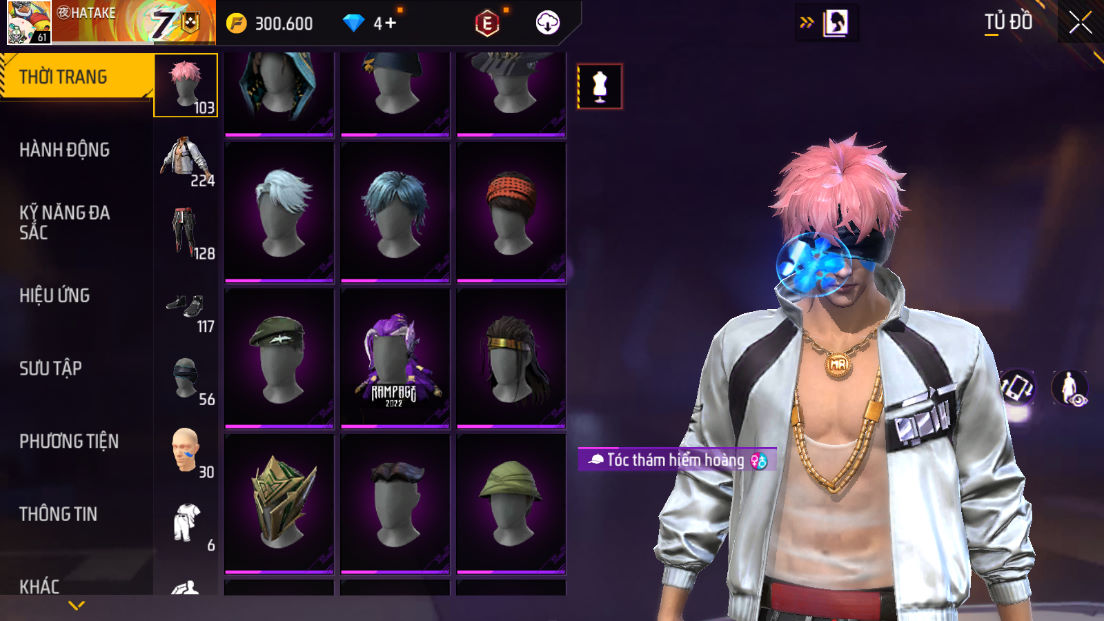Go to the SƯU TẬP tab
The height and width of the screenshot is (621, 1104).
[x=51, y=368]
